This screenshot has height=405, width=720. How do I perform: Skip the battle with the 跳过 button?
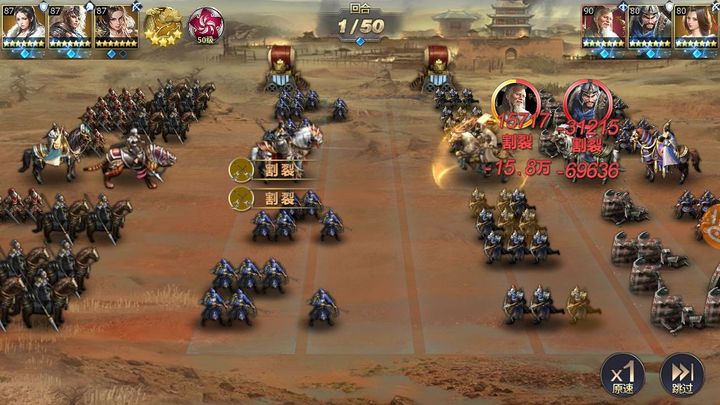(682, 377)
